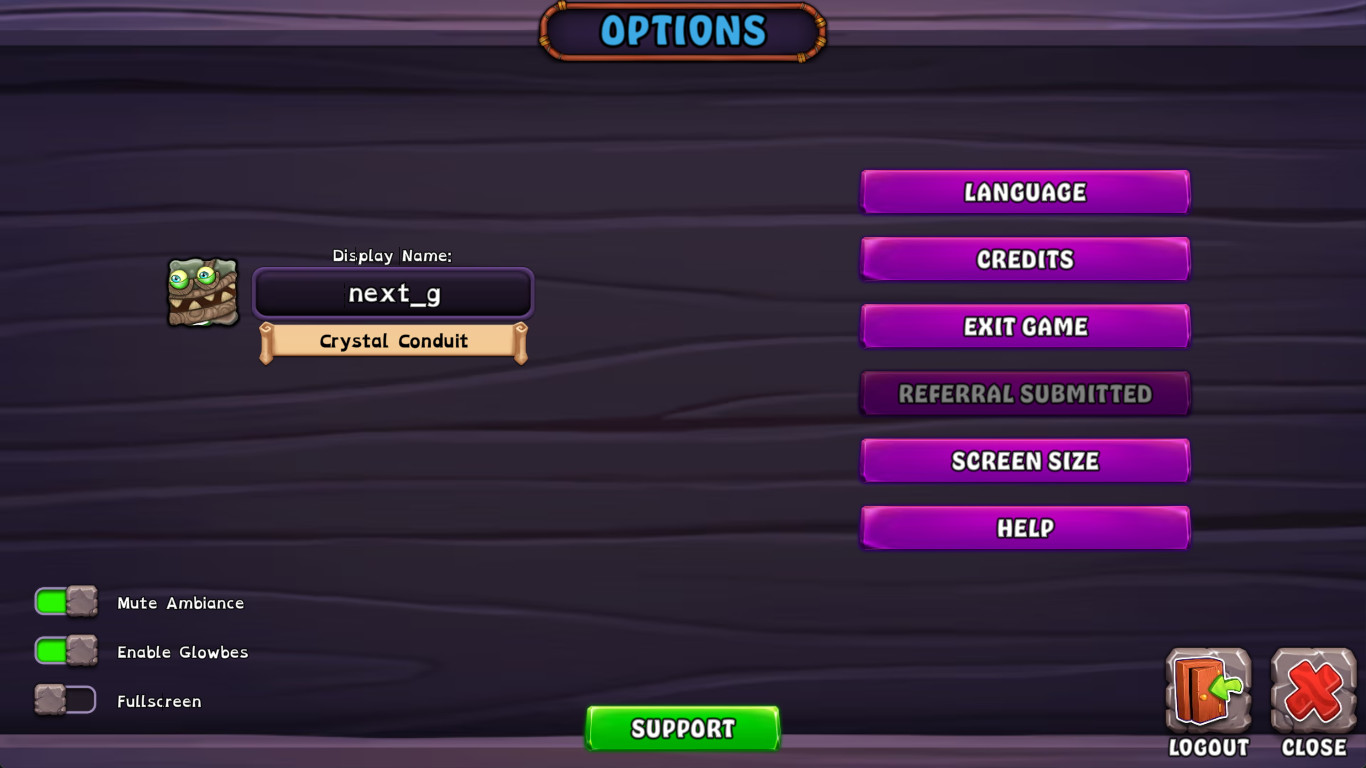Image resolution: width=1366 pixels, height=768 pixels.
Task: Click the Mute Ambiance label text
Action: (x=180, y=603)
